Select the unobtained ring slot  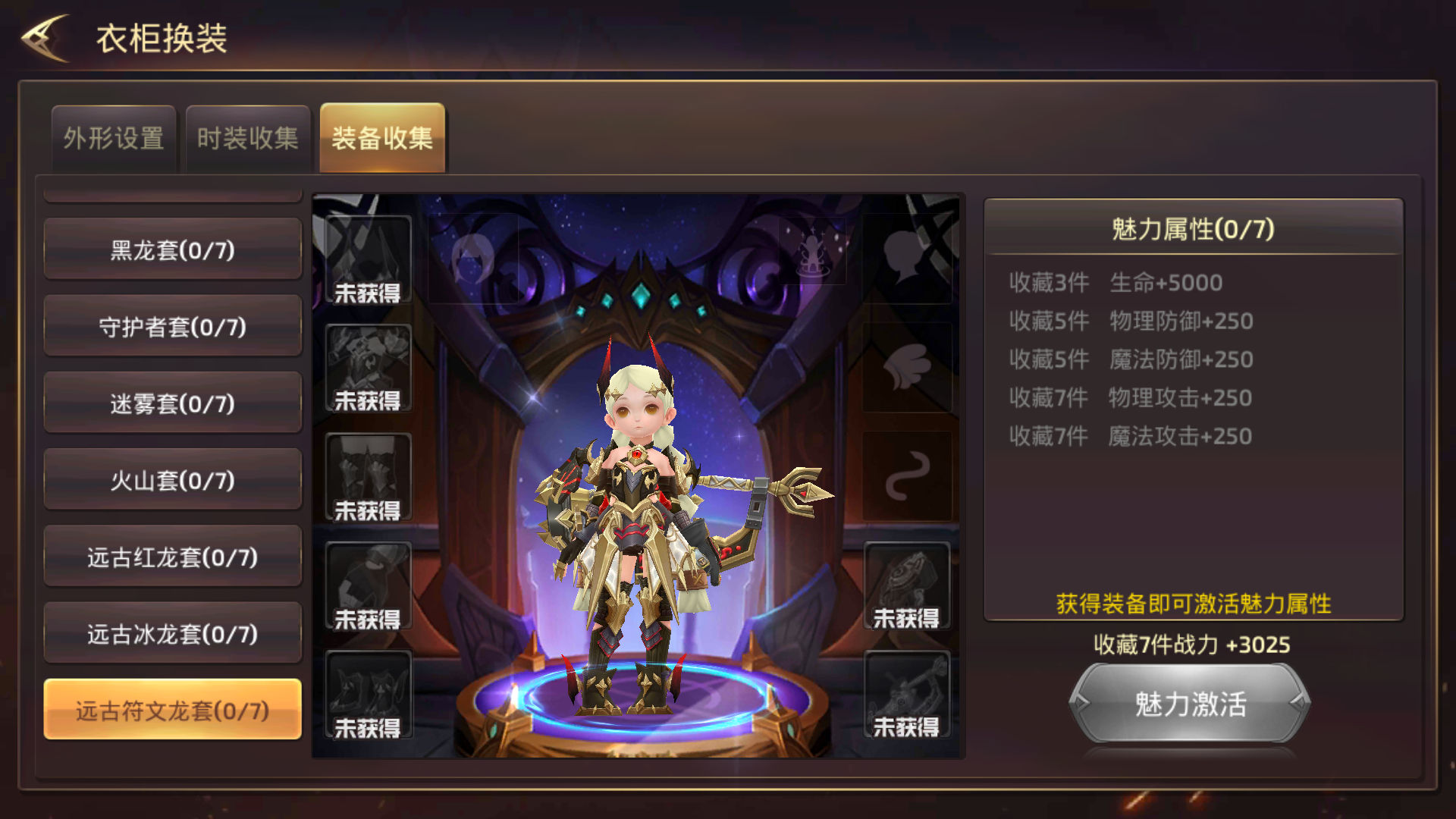click(906, 585)
